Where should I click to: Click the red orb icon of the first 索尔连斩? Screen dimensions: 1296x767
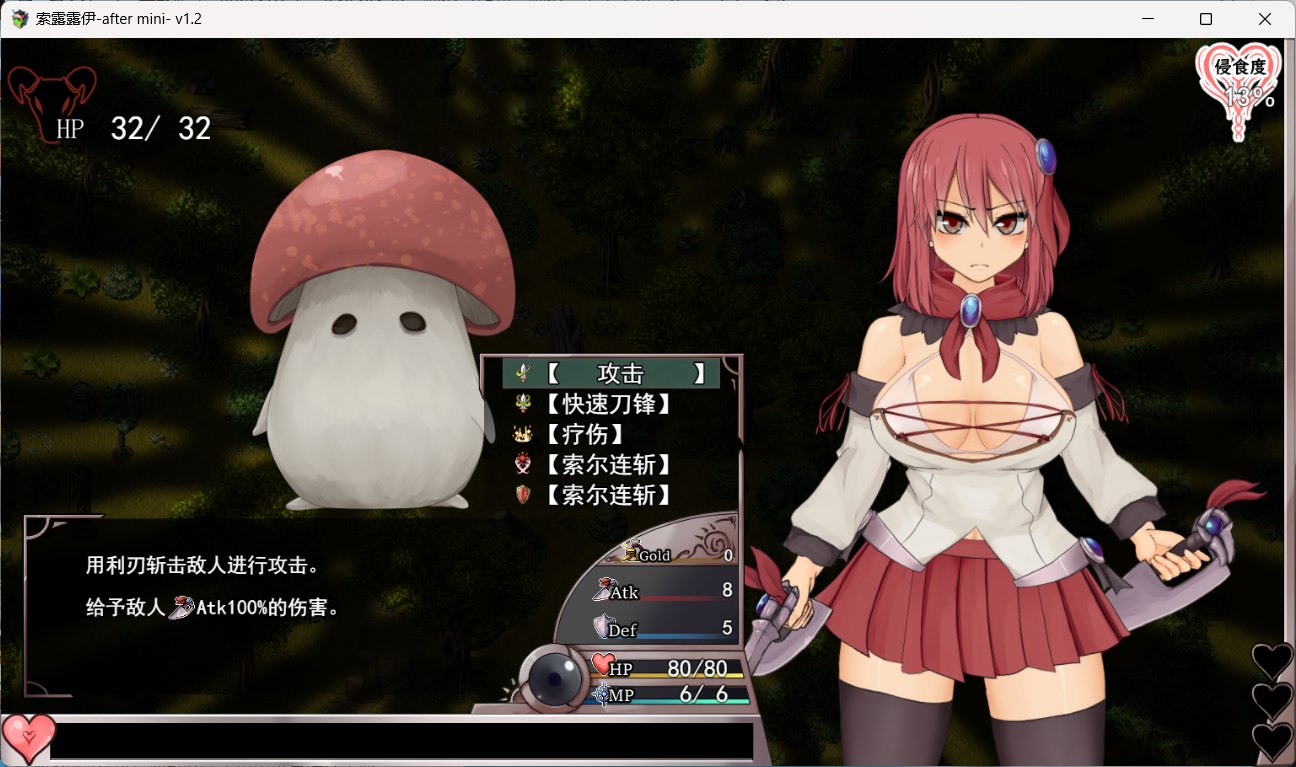pos(521,464)
